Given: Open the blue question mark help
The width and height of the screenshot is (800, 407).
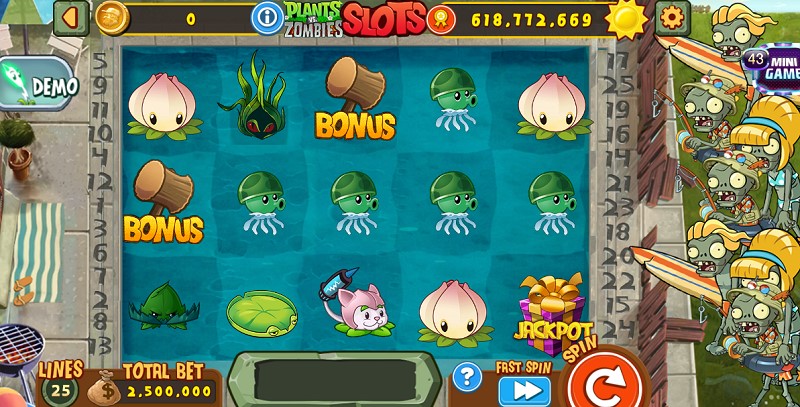Looking at the screenshot, I should 467,377.
